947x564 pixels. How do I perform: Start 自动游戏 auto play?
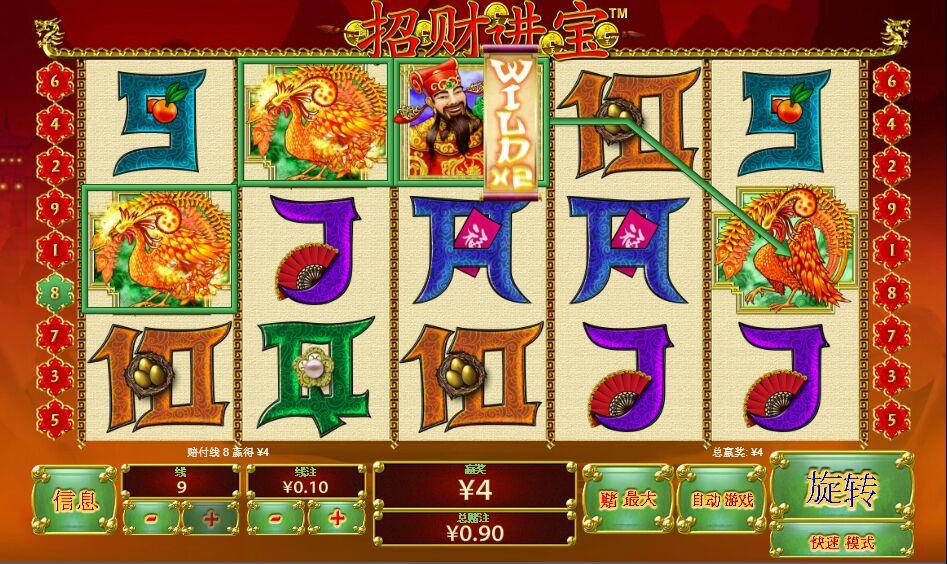point(721,499)
